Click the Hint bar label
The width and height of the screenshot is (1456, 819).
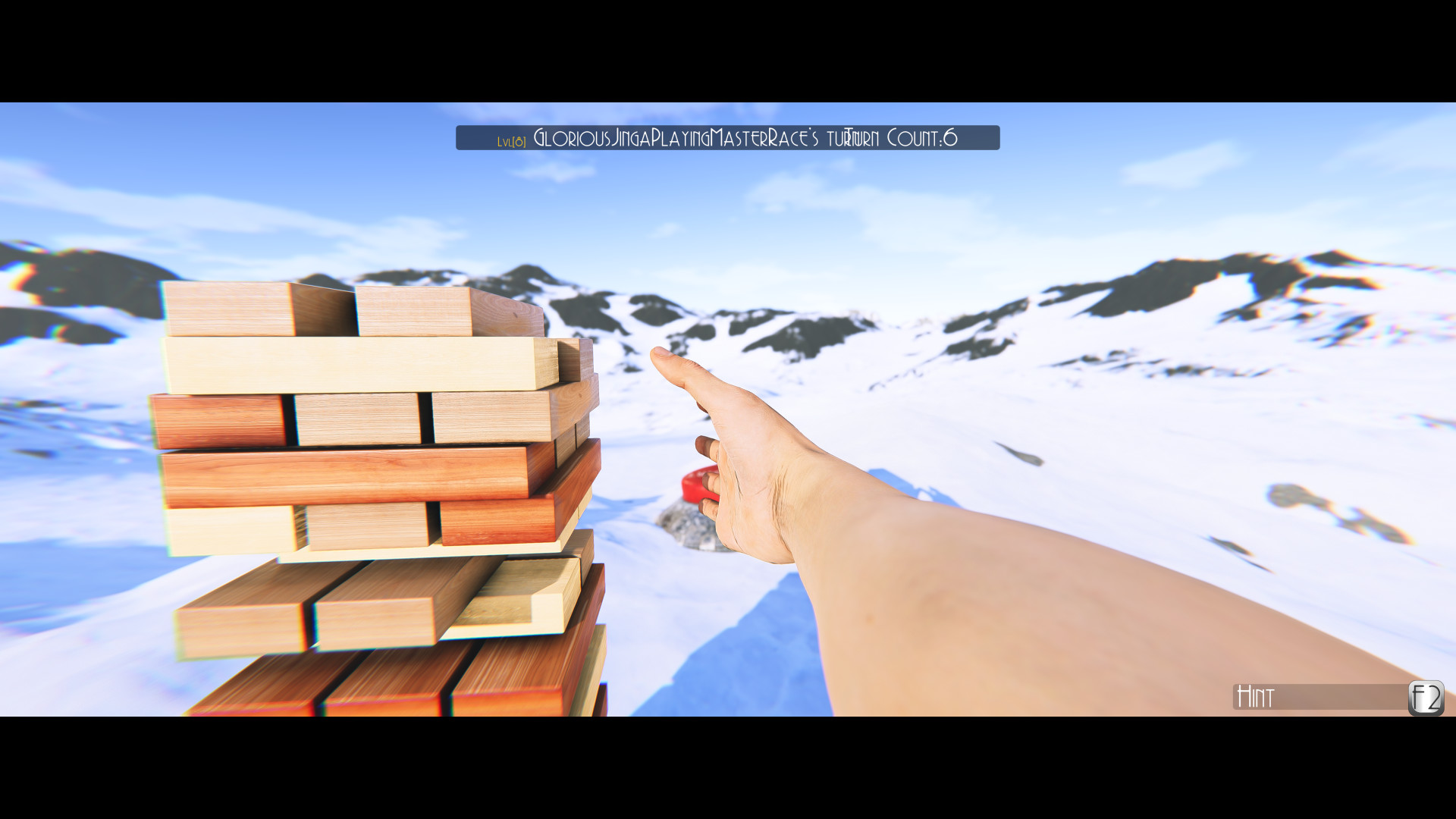[x=1255, y=698]
